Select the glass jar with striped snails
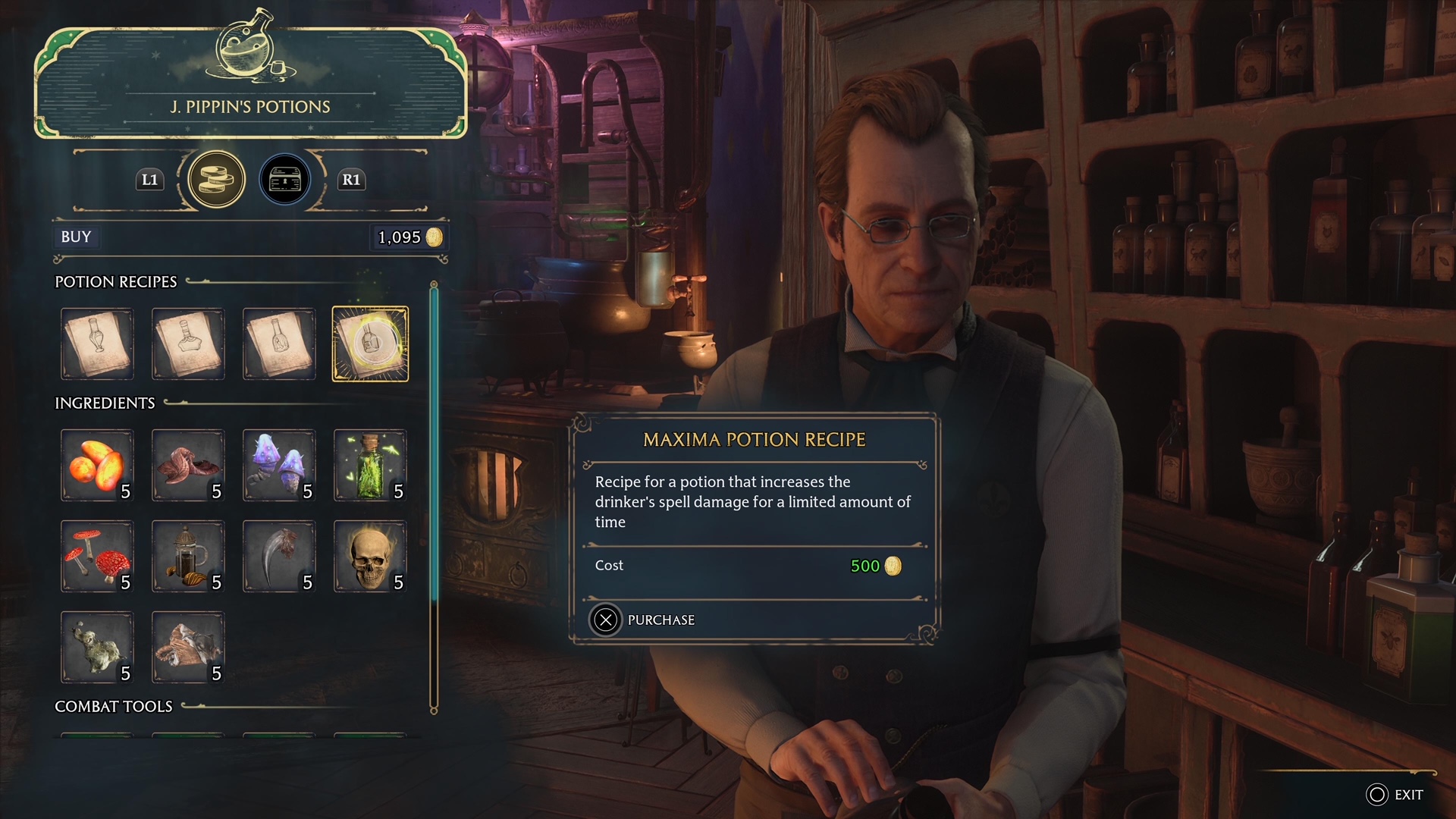This screenshot has width=1456, height=819. 188,556
